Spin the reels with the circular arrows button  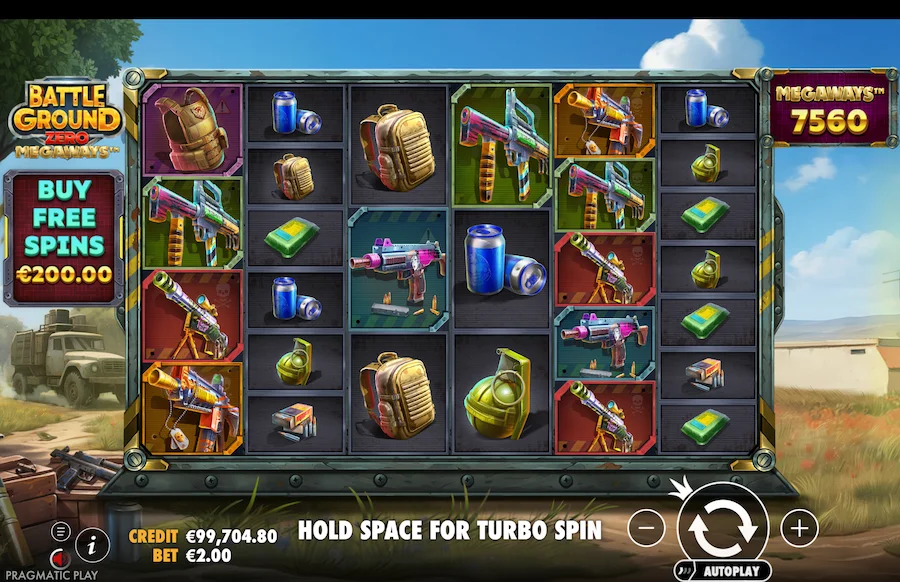coord(723,527)
